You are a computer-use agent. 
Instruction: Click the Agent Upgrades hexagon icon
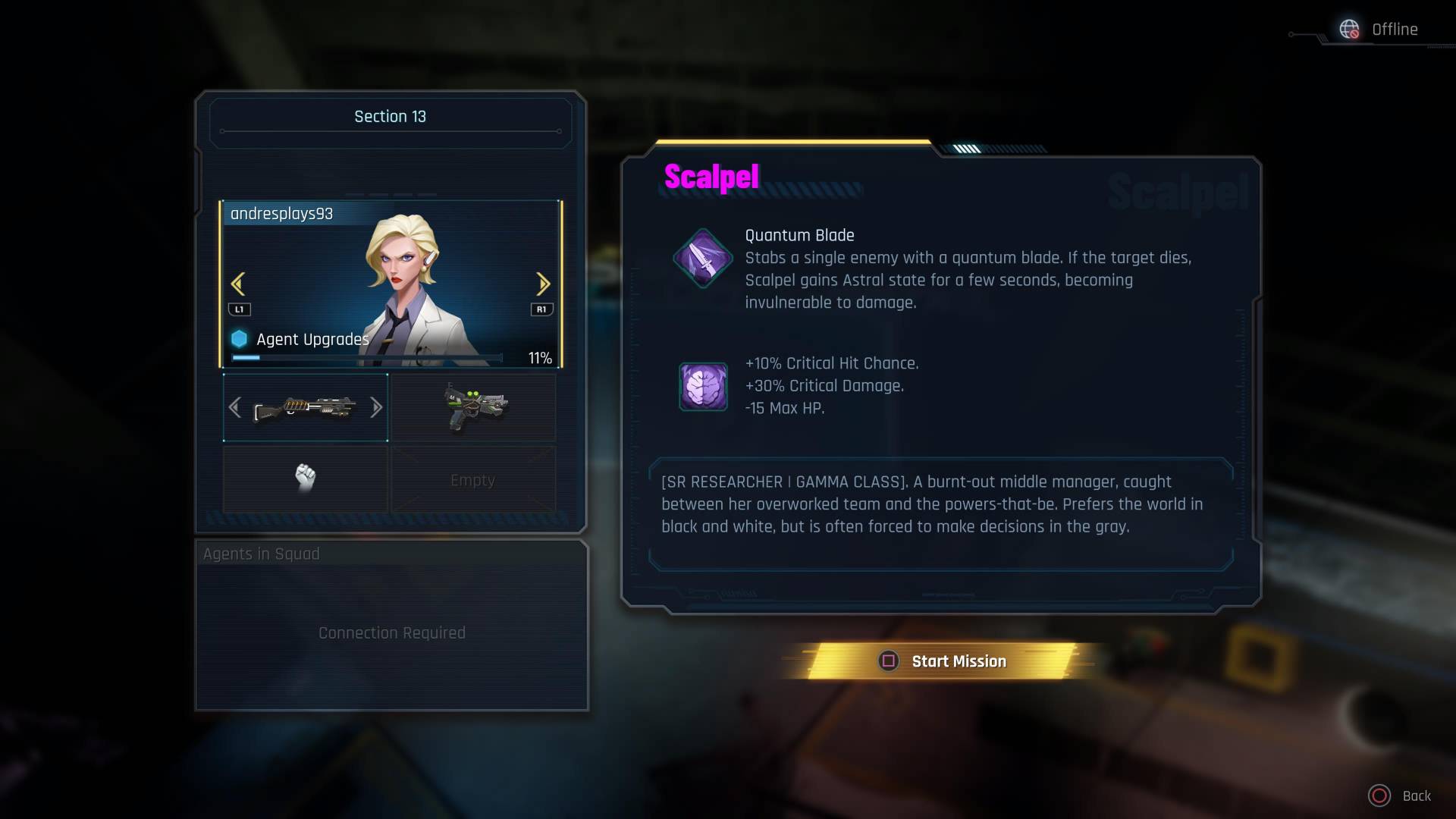[x=241, y=339]
